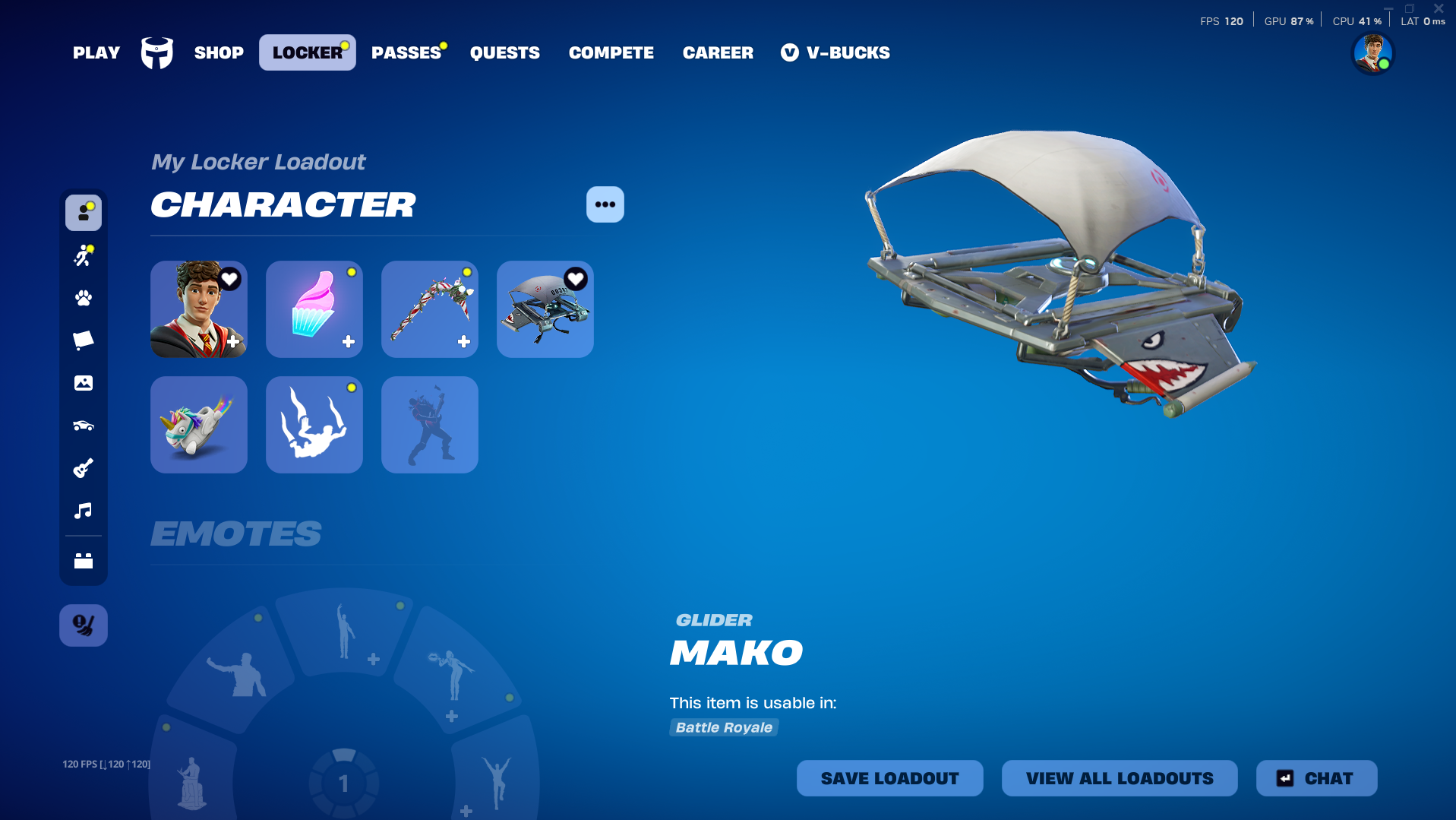Switch to the Passes tab

click(x=406, y=53)
